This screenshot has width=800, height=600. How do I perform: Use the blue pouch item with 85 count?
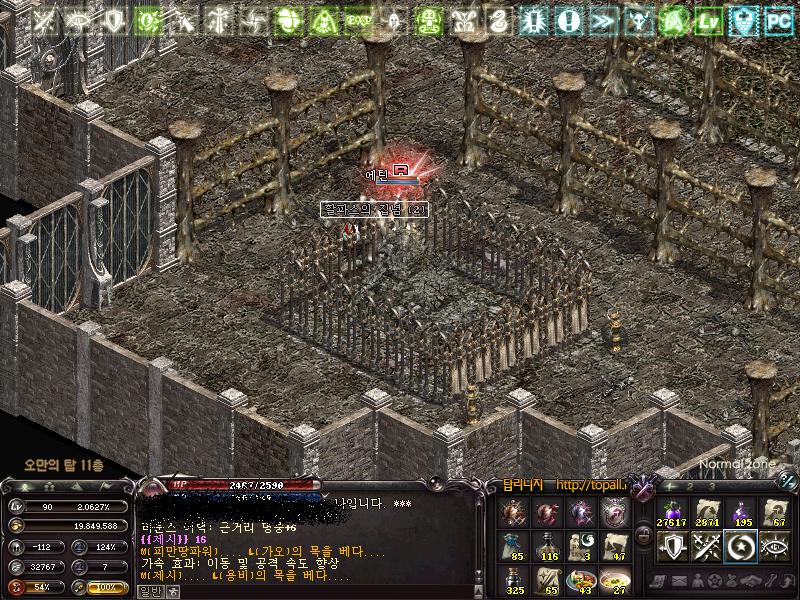(x=516, y=545)
